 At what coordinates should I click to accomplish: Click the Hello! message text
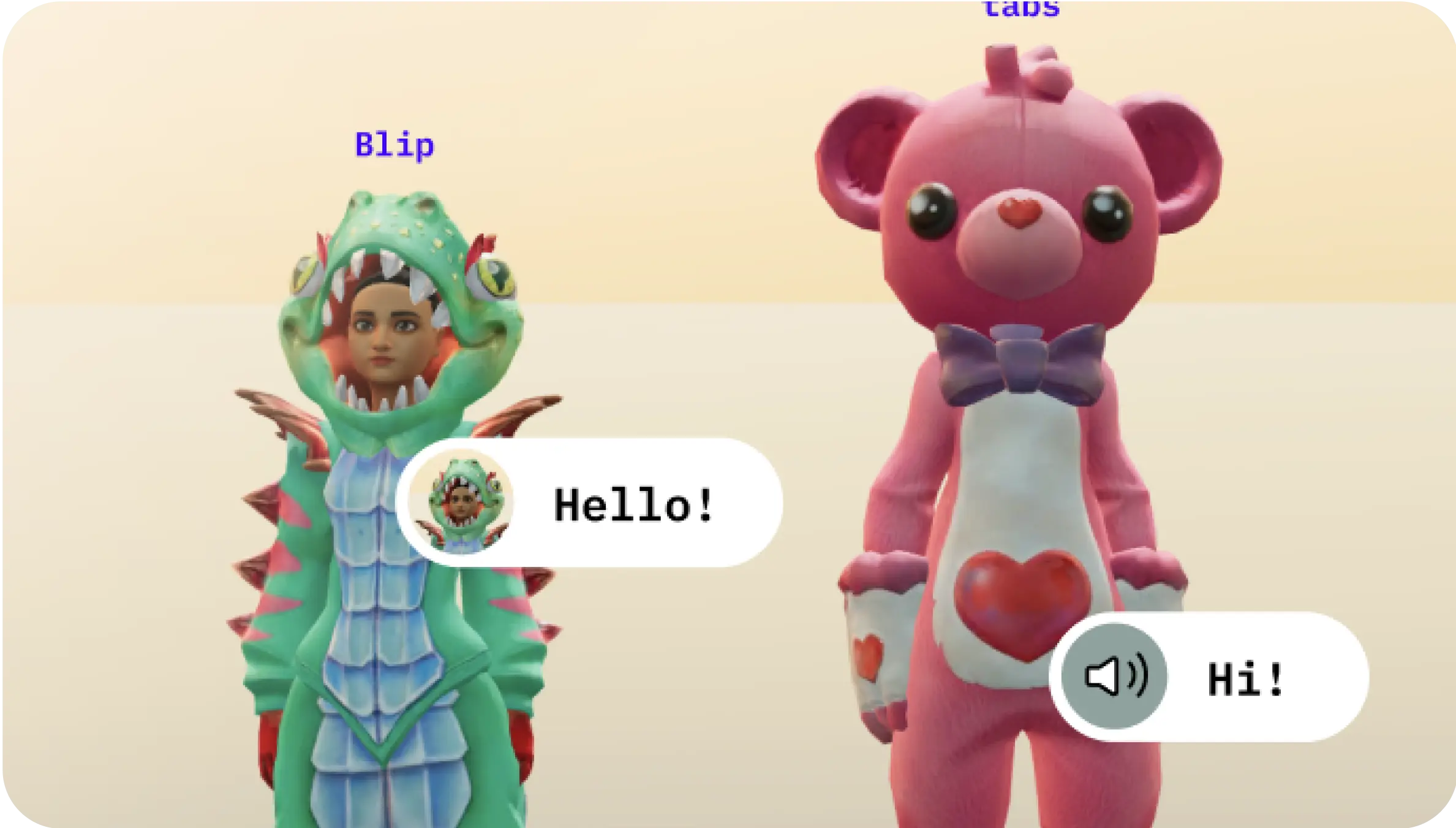[634, 504]
